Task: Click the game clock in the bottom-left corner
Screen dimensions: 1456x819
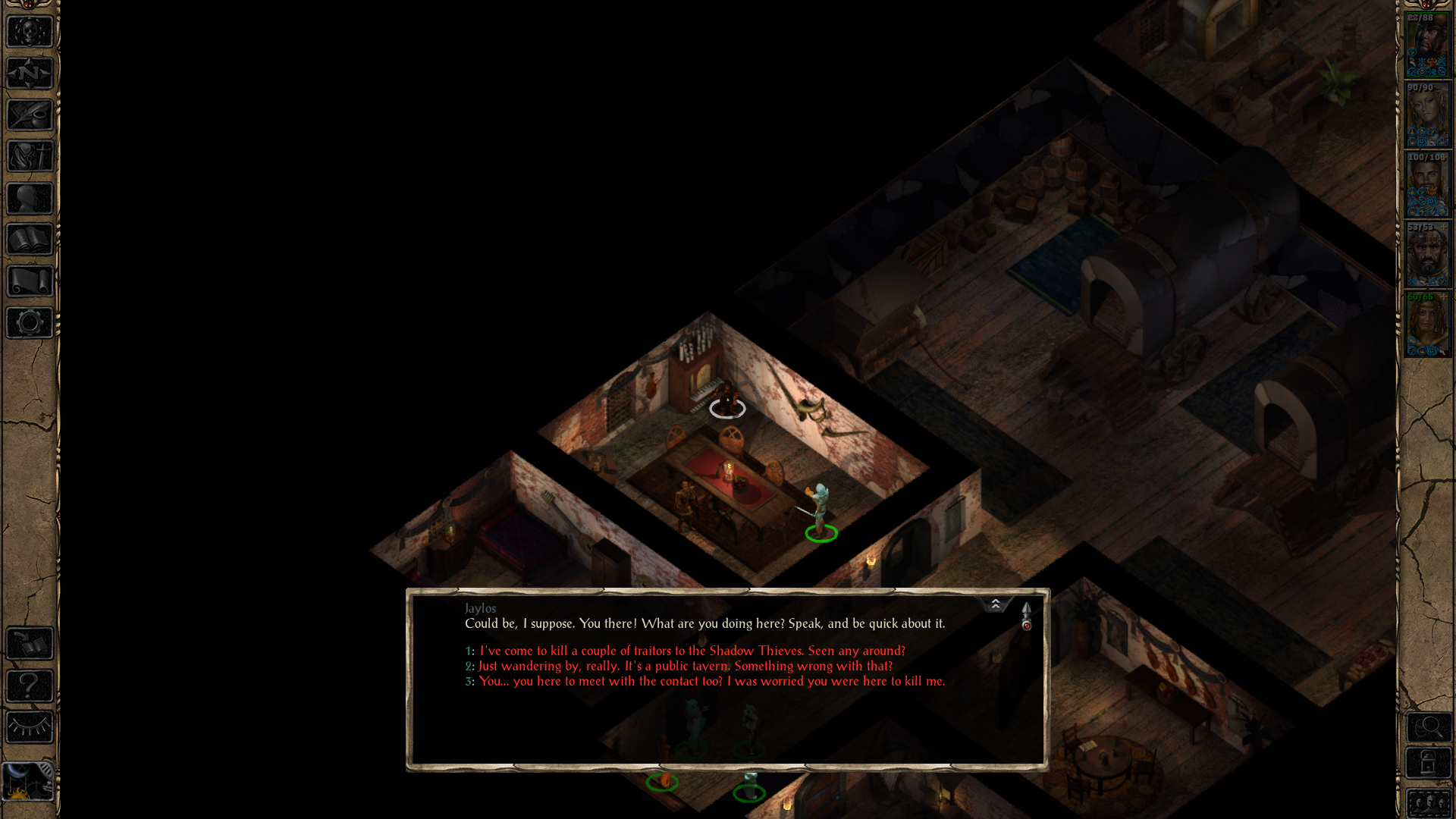Action: click(29, 781)
